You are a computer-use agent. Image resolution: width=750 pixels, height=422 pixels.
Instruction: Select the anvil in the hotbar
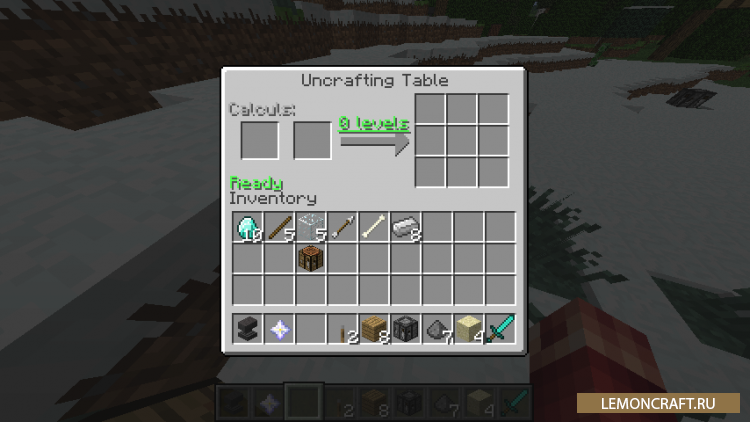coord(247,328)
